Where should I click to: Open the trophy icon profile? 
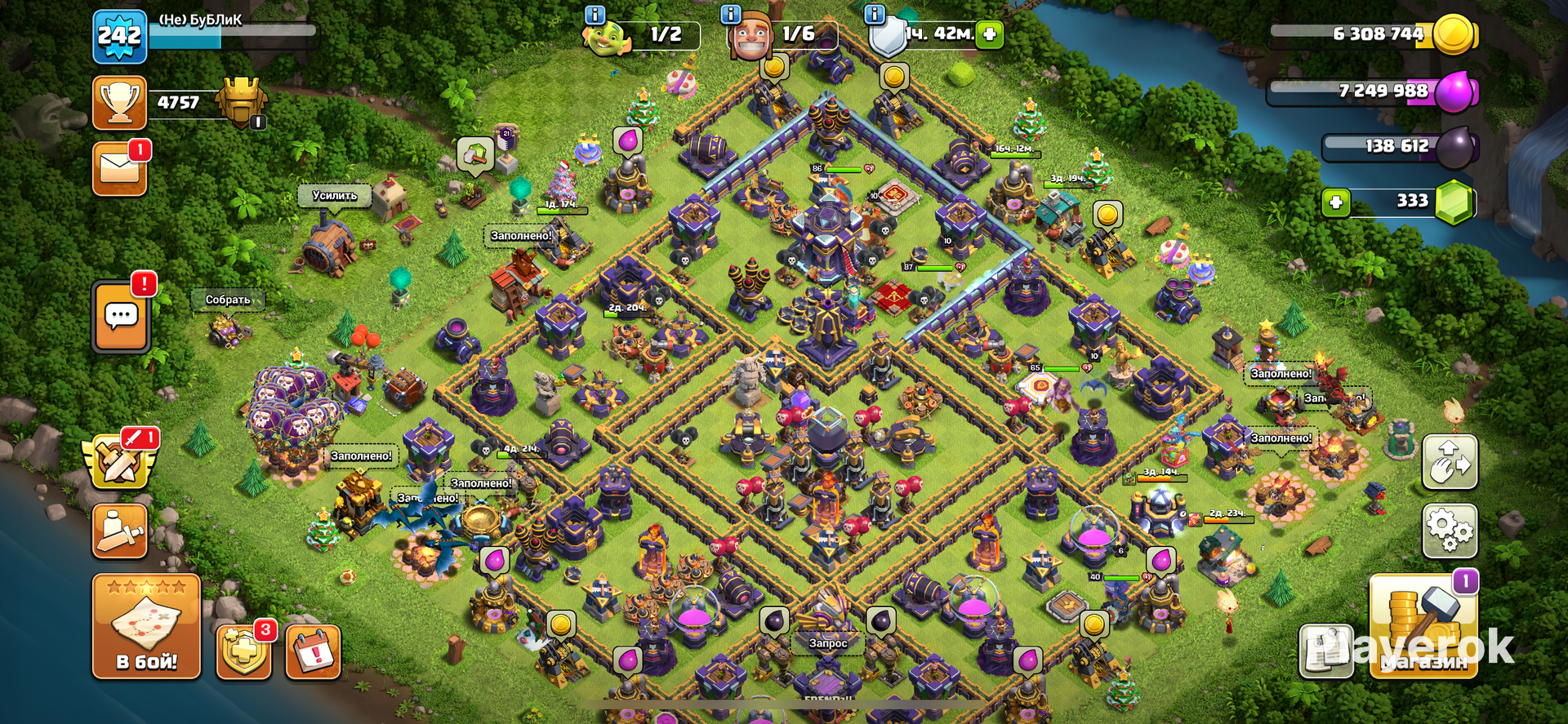tap(119, 103)
